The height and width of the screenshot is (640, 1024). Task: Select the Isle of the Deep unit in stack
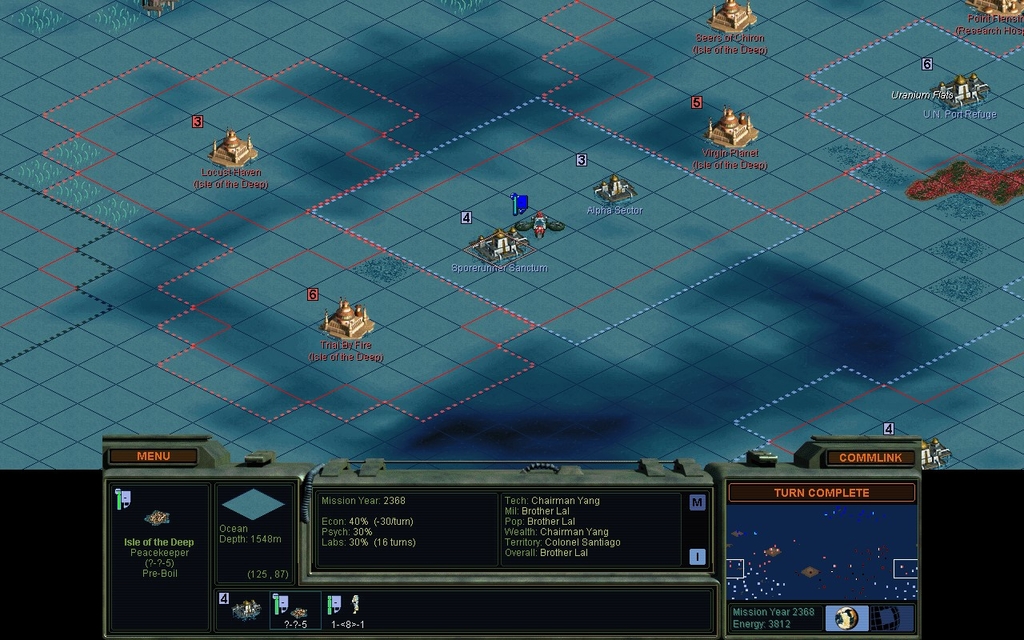(x=296, y=608)
